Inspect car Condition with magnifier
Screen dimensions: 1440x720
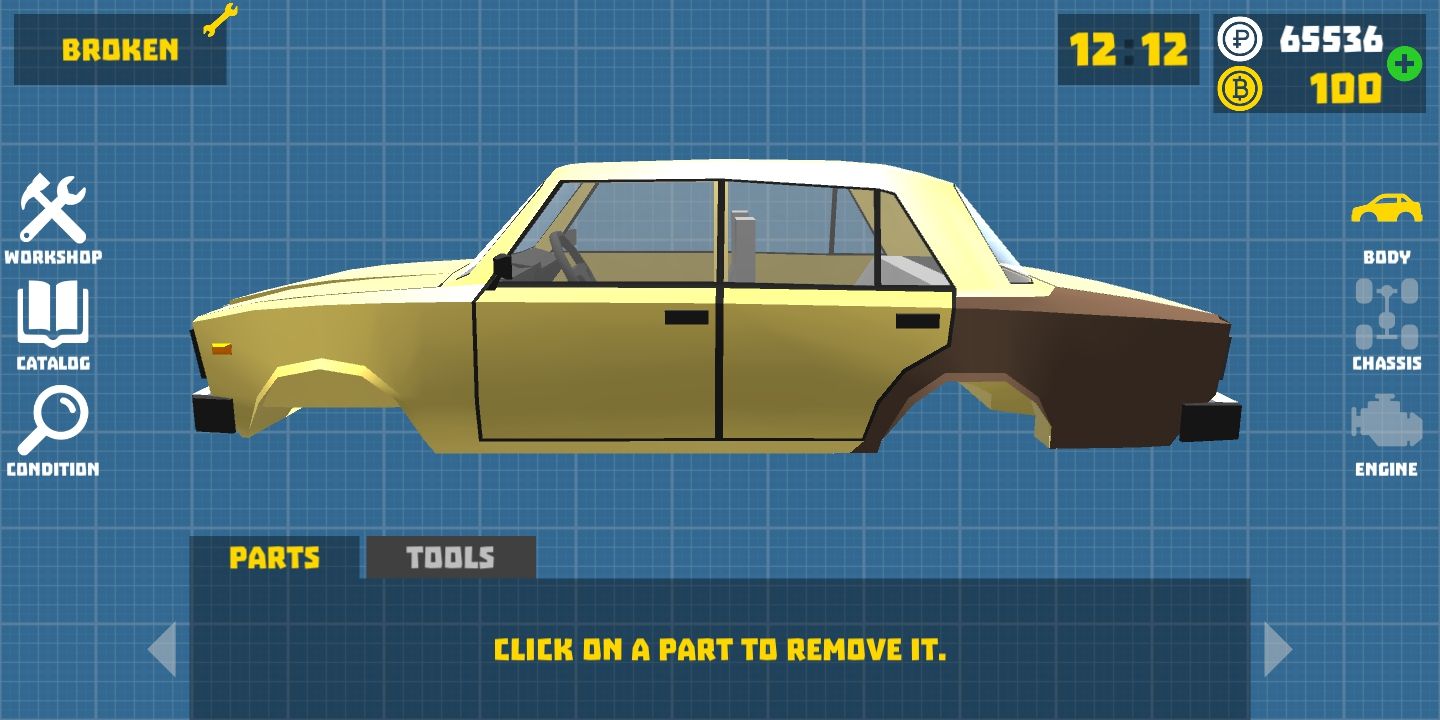click(x=53, y=430)
